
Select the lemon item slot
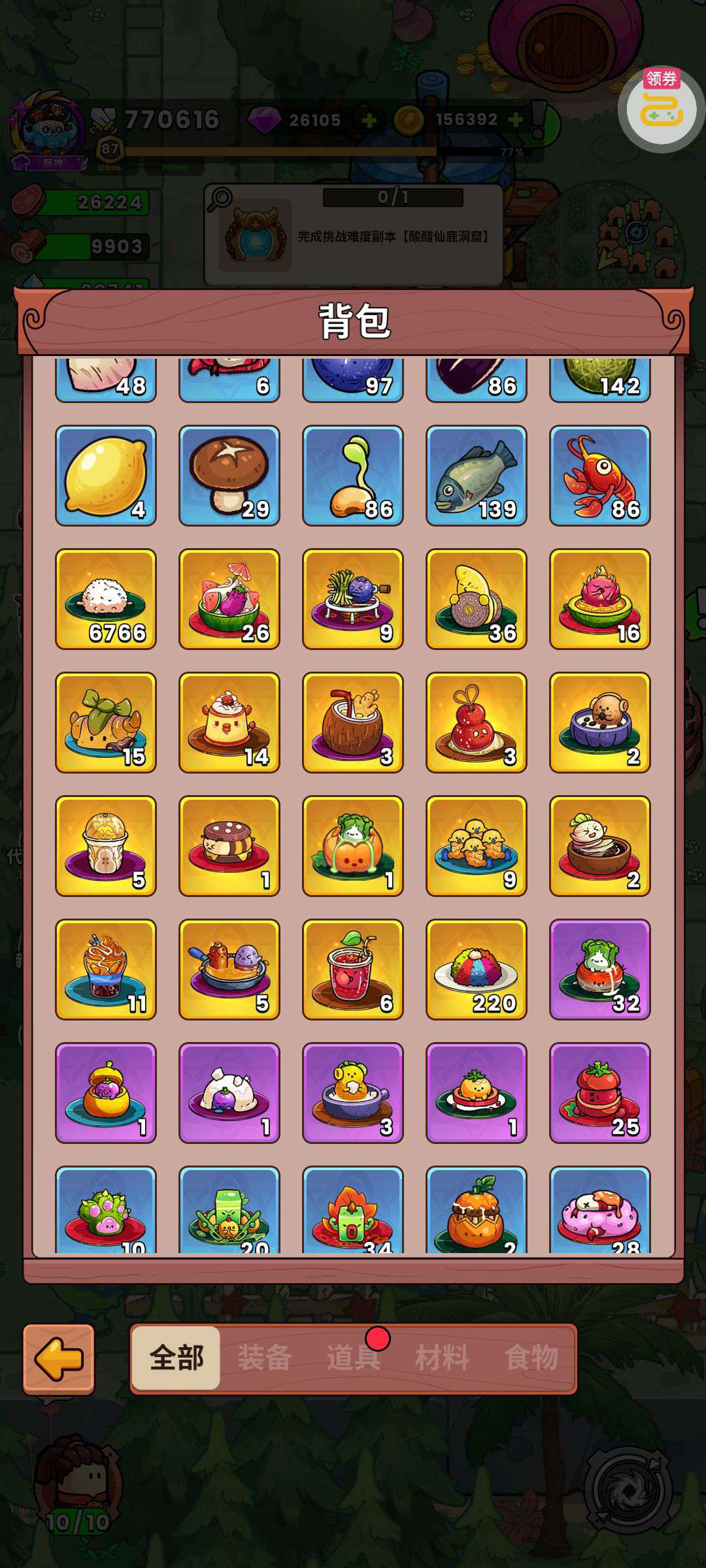106,476
